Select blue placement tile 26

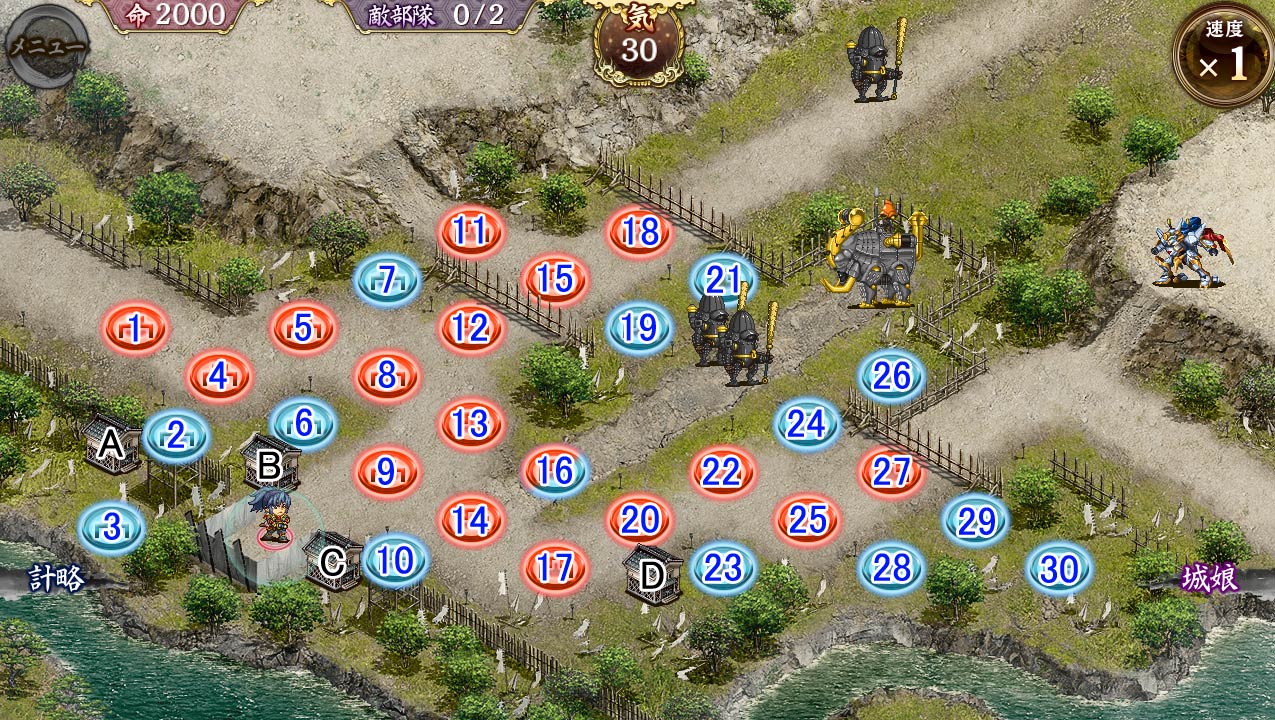(891, 376)
